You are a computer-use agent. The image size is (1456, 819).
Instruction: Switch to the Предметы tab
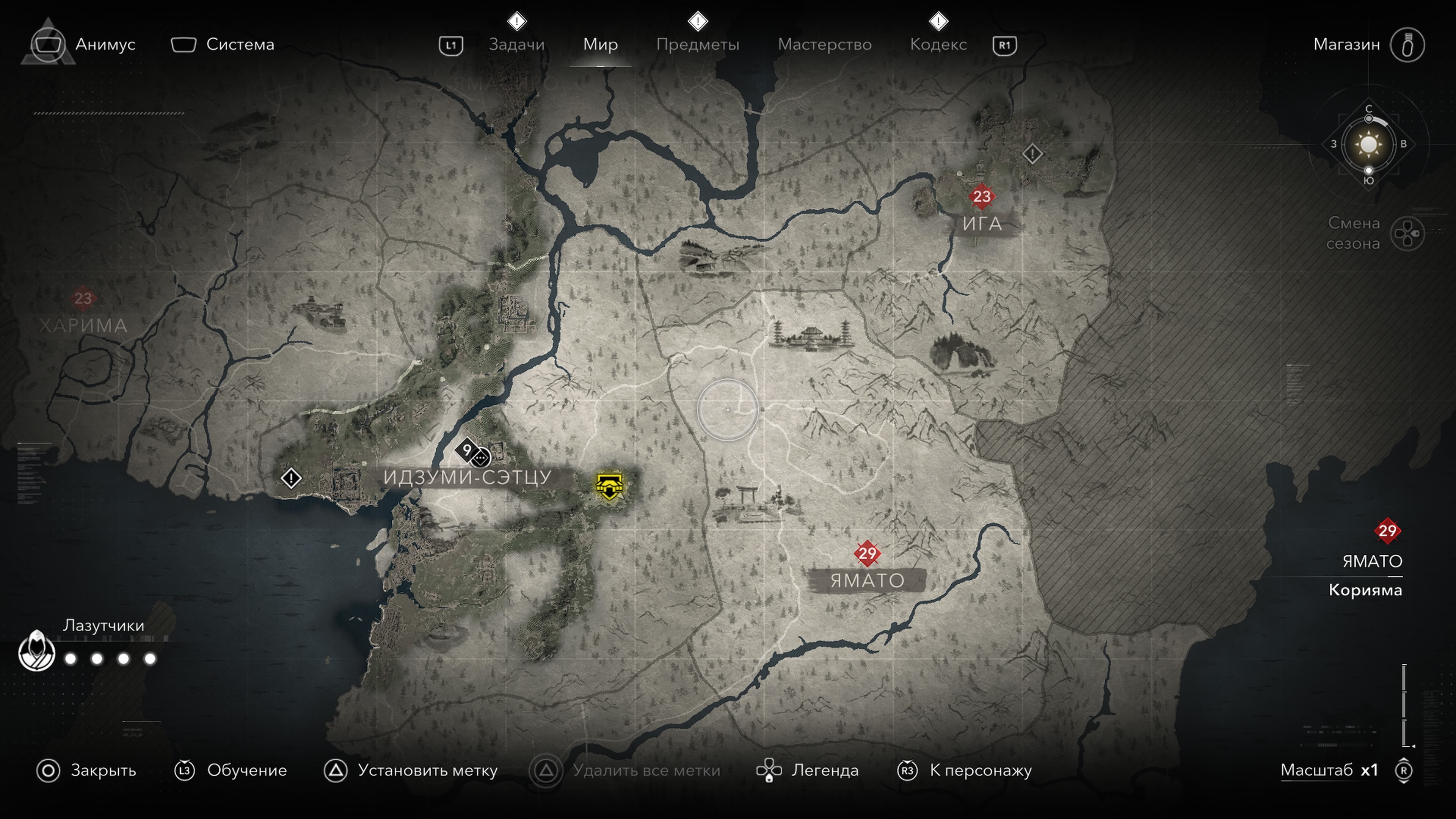click(x=698, y=44)
